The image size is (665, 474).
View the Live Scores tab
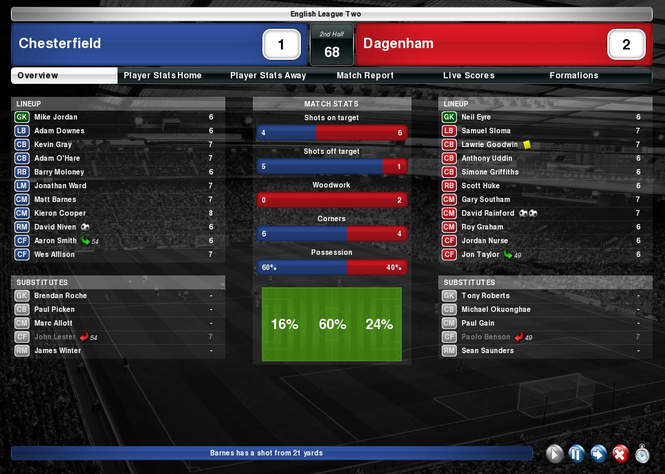[x=470, y=76]
